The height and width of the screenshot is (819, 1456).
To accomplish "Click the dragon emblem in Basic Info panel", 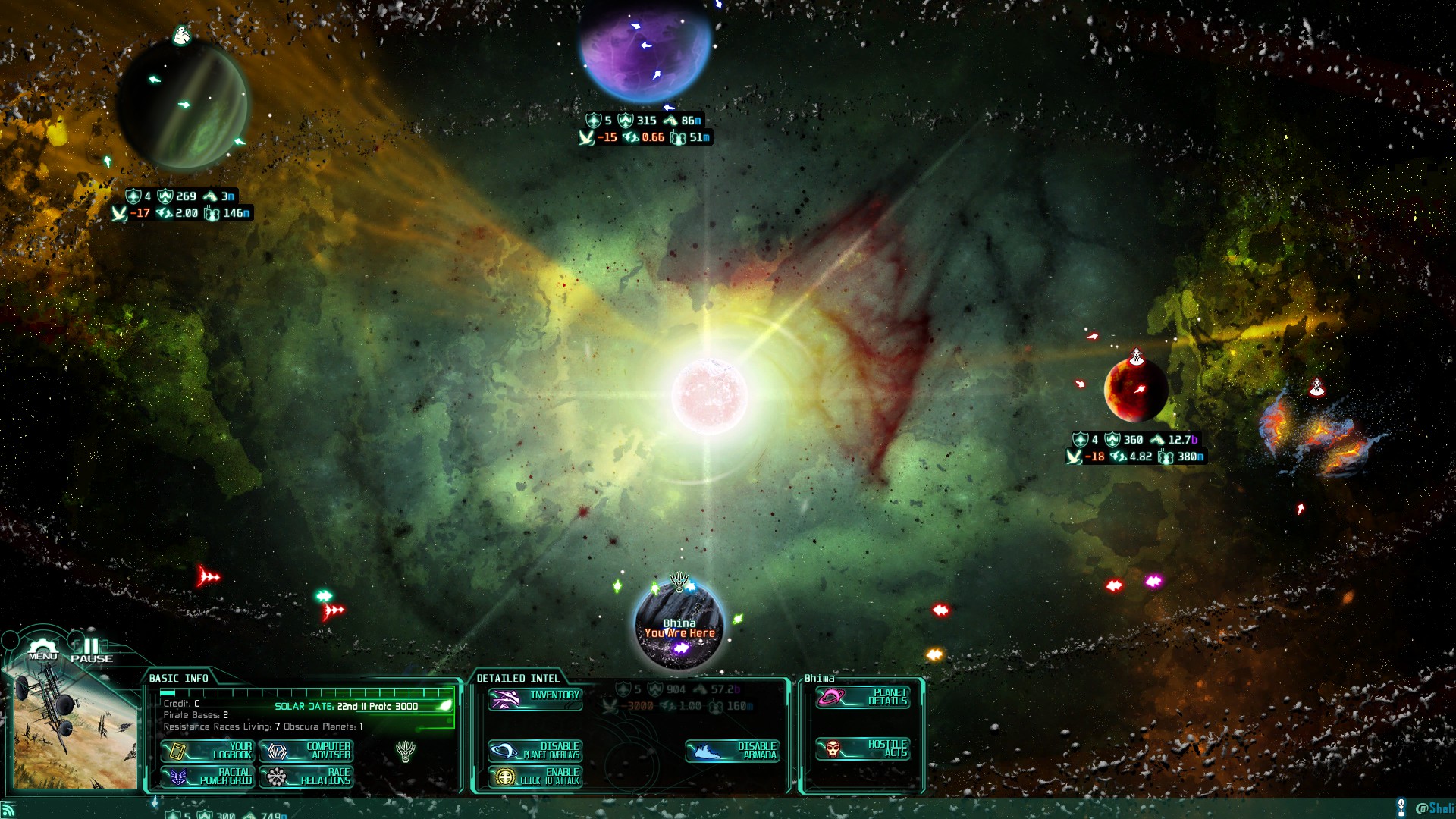I will [406, 752].
